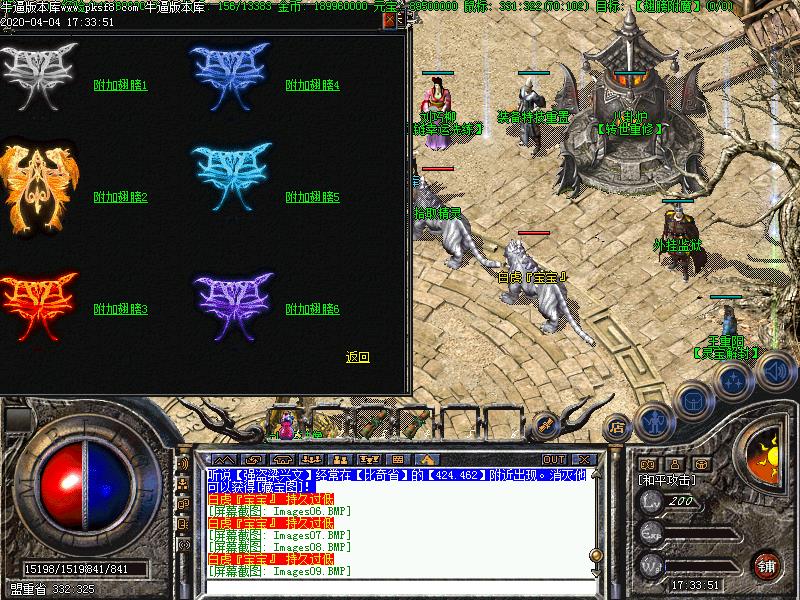Click the chat input line
This screenshot has height=600, width=800.
click(400, 585)
